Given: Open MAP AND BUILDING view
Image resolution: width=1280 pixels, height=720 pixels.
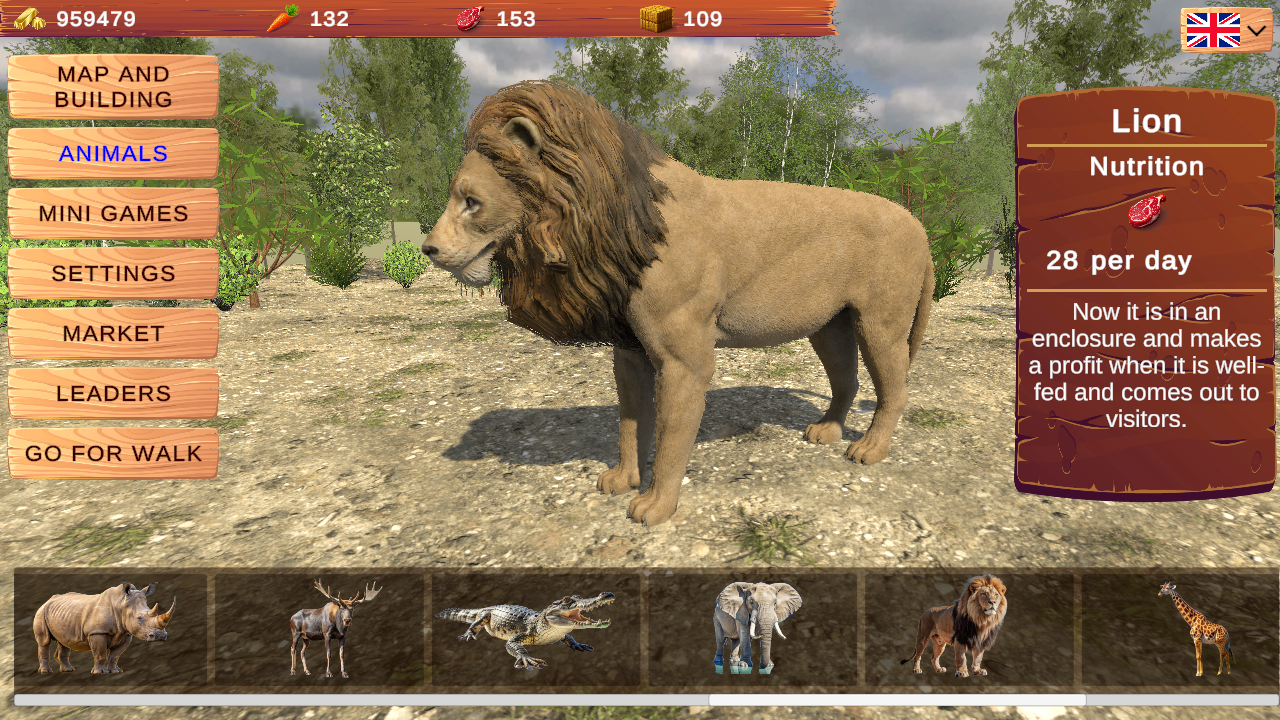Looking at the screenshot, I should [112, 87].
